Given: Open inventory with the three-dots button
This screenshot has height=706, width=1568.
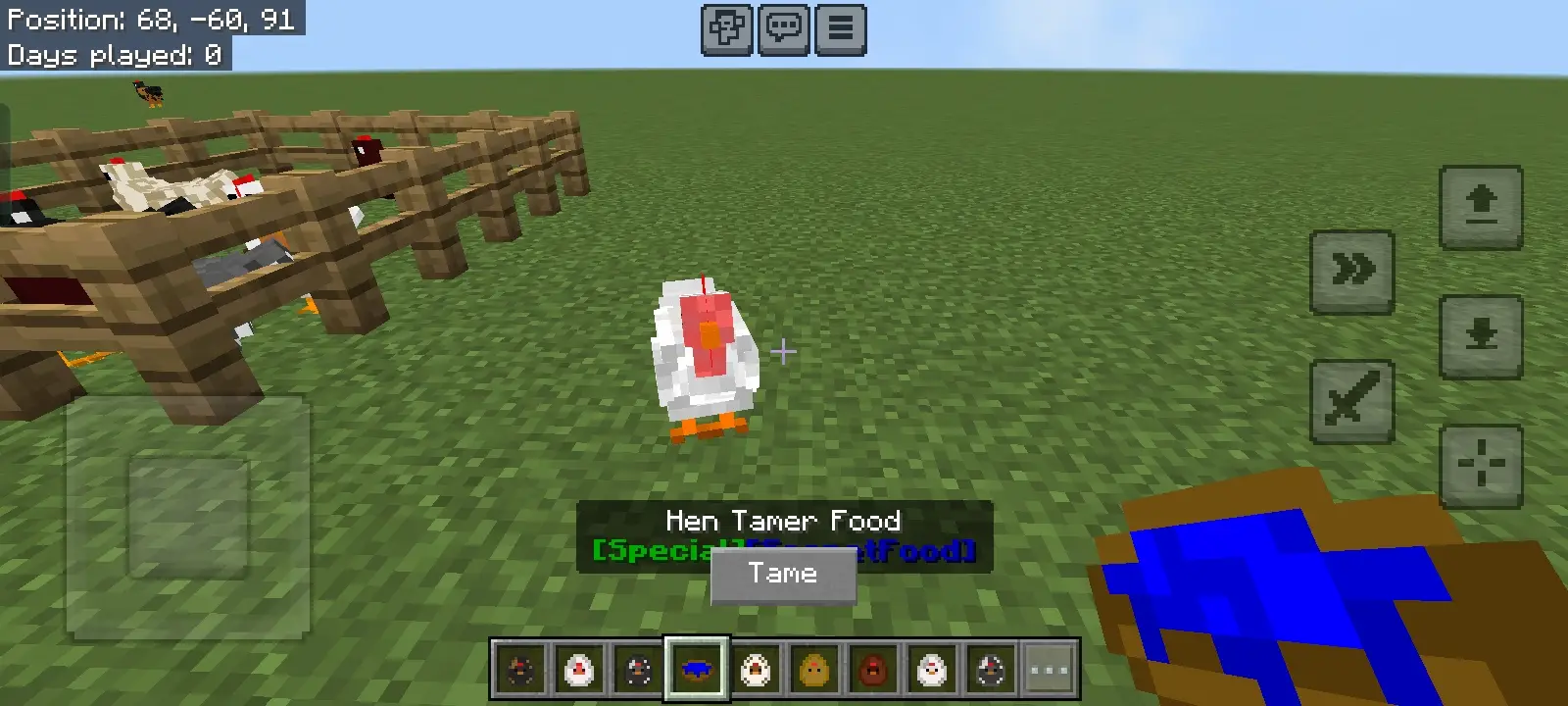Looking at the screenshot, I should (x=1050, y=670).
